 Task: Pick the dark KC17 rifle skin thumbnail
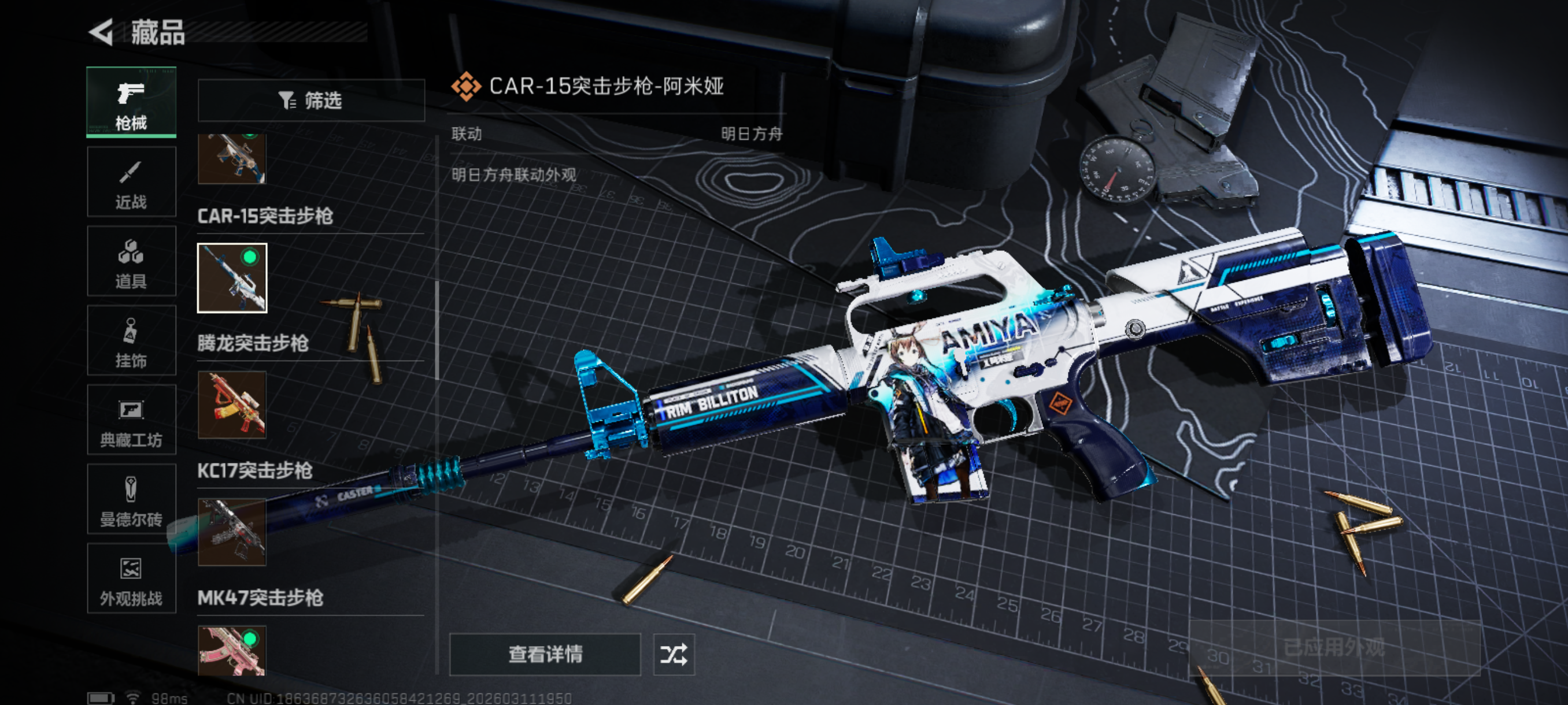(232, 532)
